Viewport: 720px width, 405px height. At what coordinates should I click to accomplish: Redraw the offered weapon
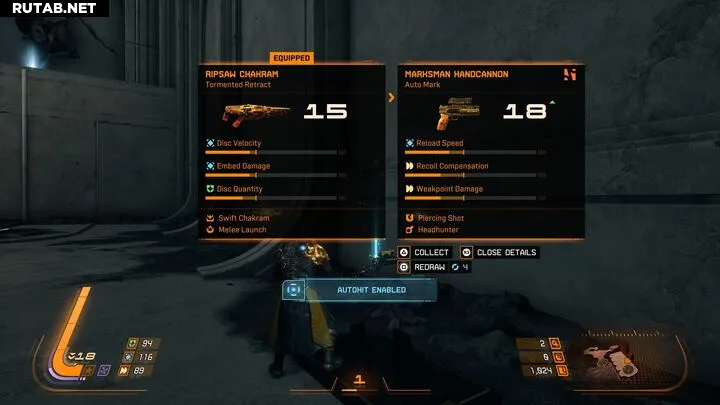click(421, 267)
